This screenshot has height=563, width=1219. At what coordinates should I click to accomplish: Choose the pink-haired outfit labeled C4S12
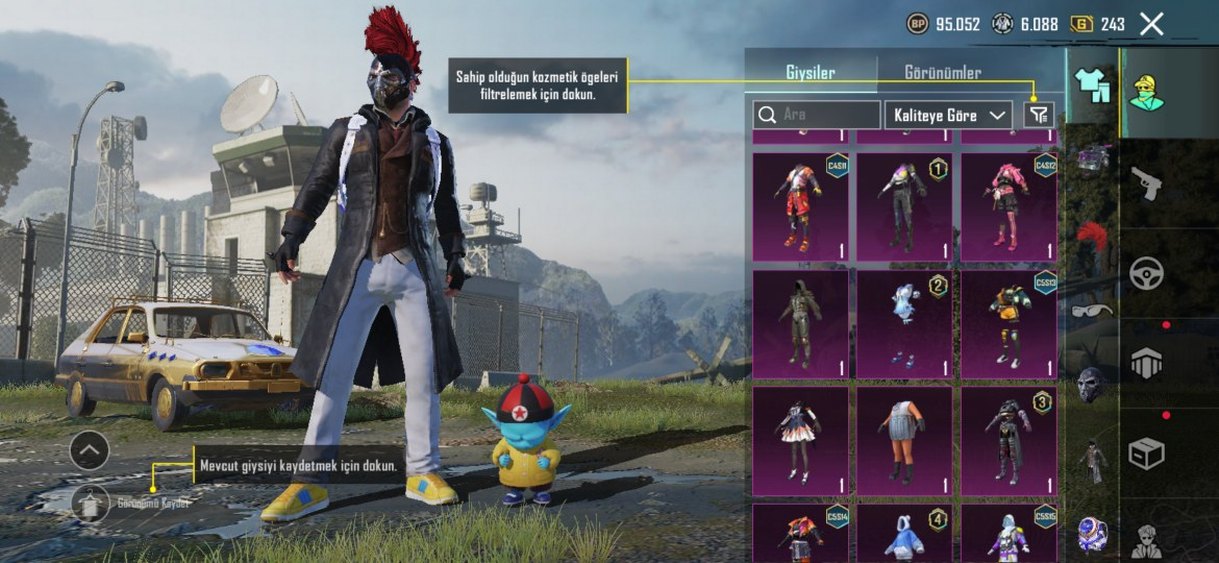click(x=1009, y=207)
